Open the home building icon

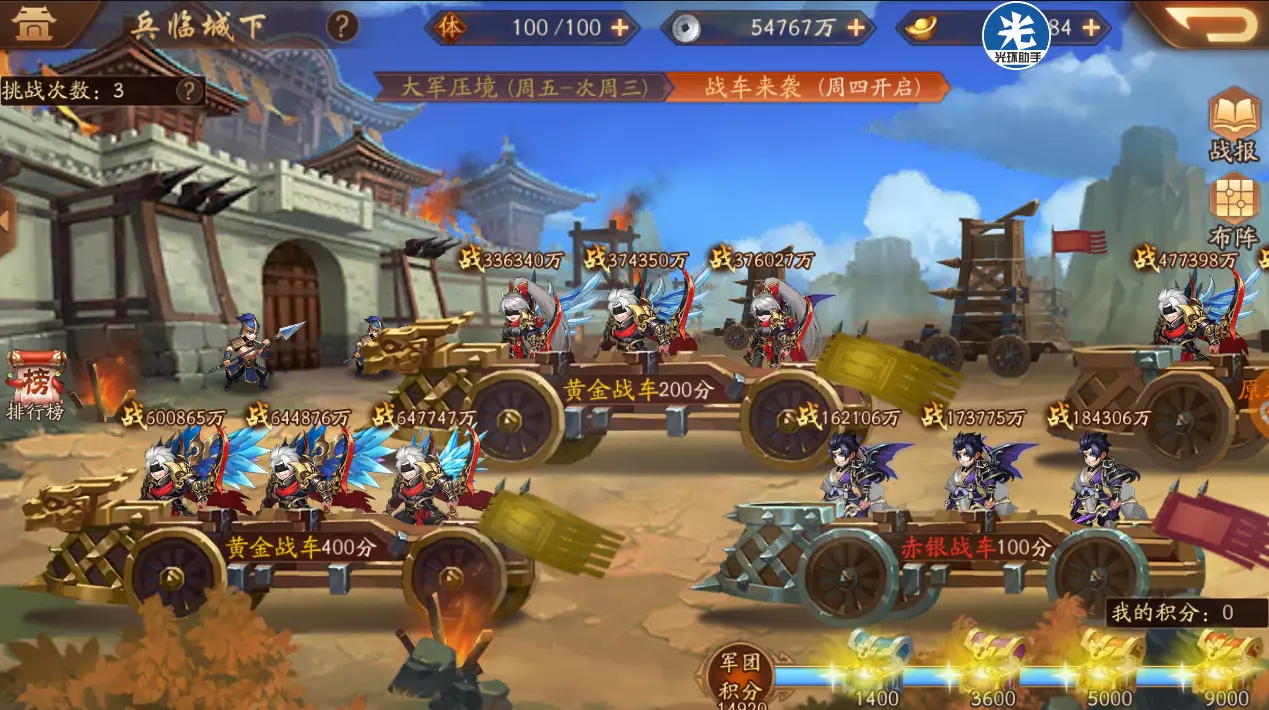pyautogui.click(x=36, y=25)
